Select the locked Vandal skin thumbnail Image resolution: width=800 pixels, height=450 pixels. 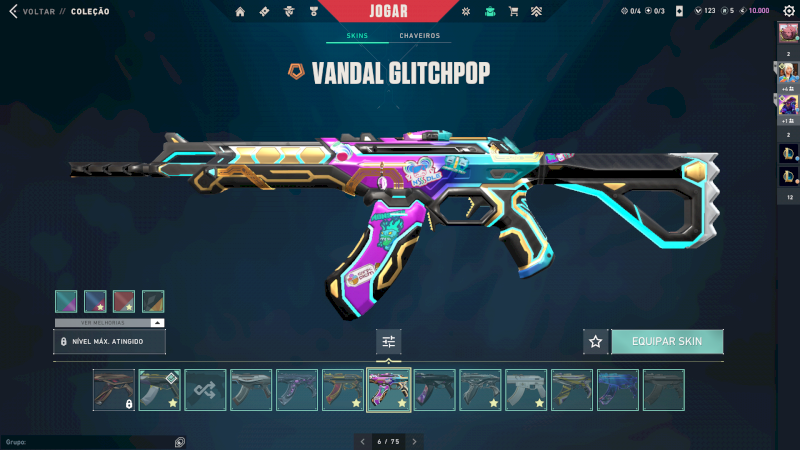[x=114, y=390]
